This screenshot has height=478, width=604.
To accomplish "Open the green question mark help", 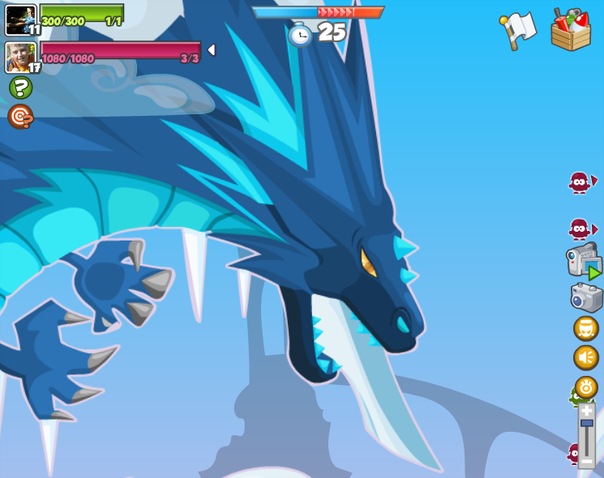I will 20,88.
